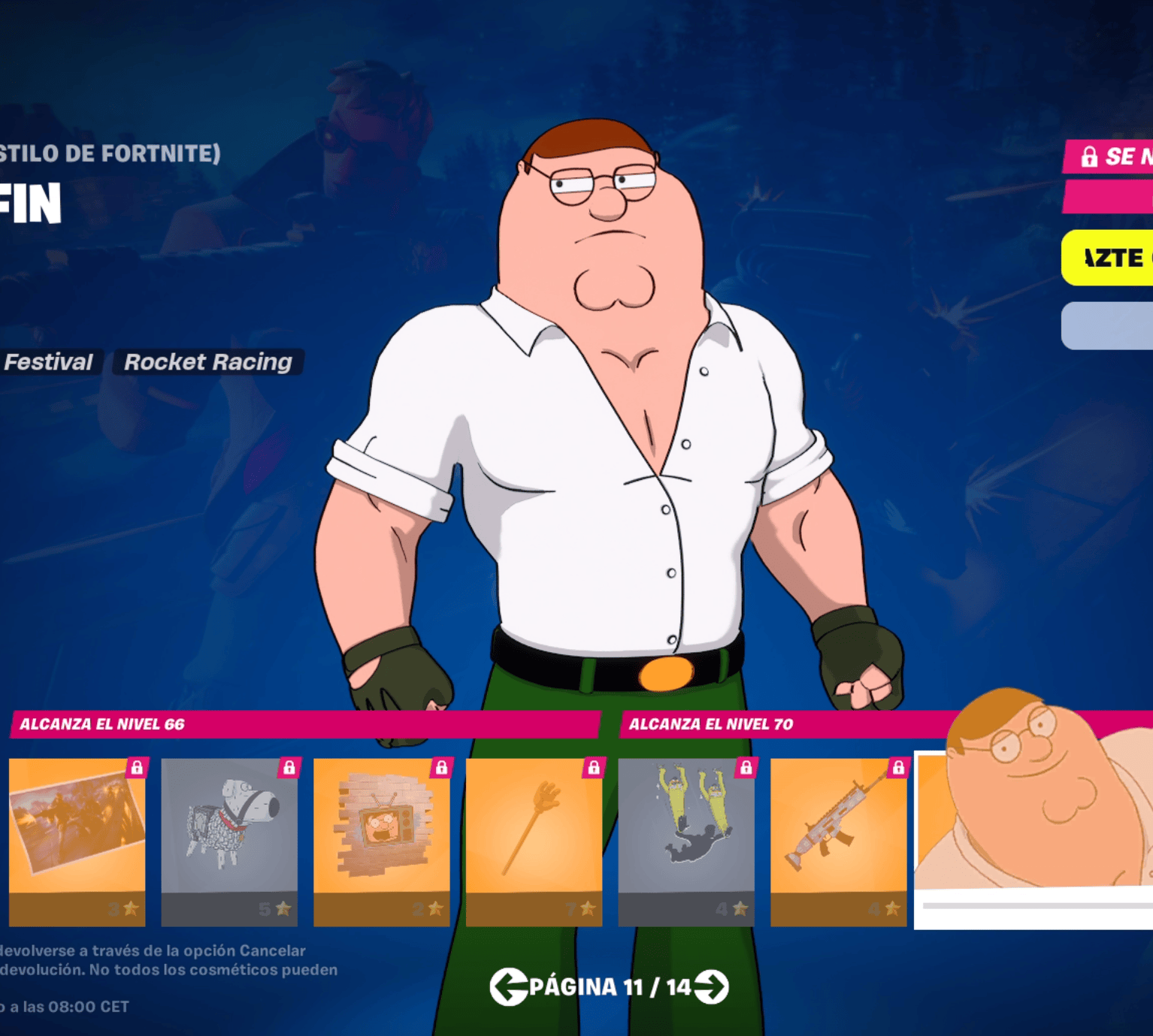Viewport: 1153px width, 1036px height.
Task: Pick the brick wall TV spray reward
Action: pyautogui.click(x=382, y=841)
